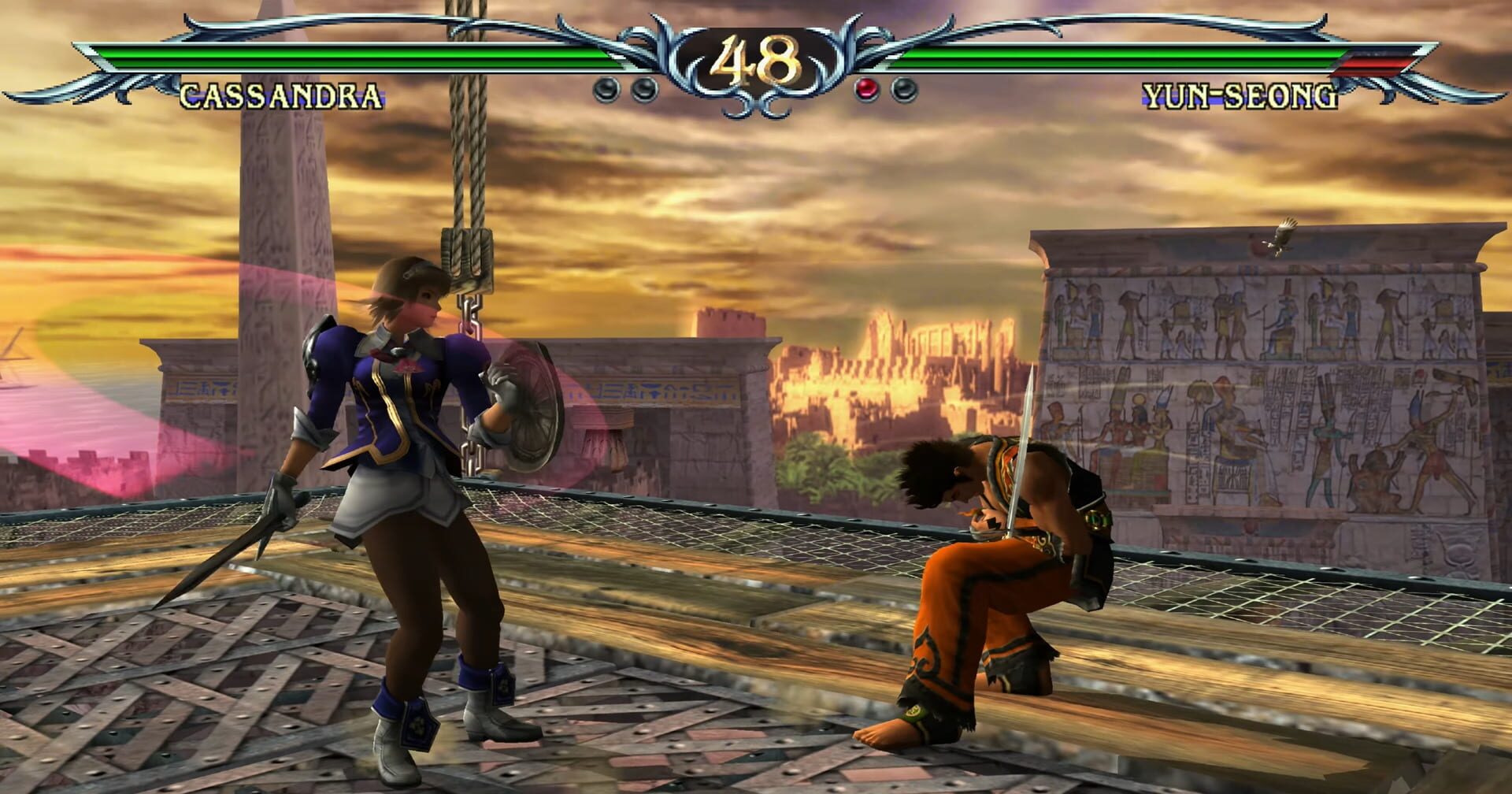Click the round timer showing 48
Screen dimensions: 1512x794
pos(756,59)
